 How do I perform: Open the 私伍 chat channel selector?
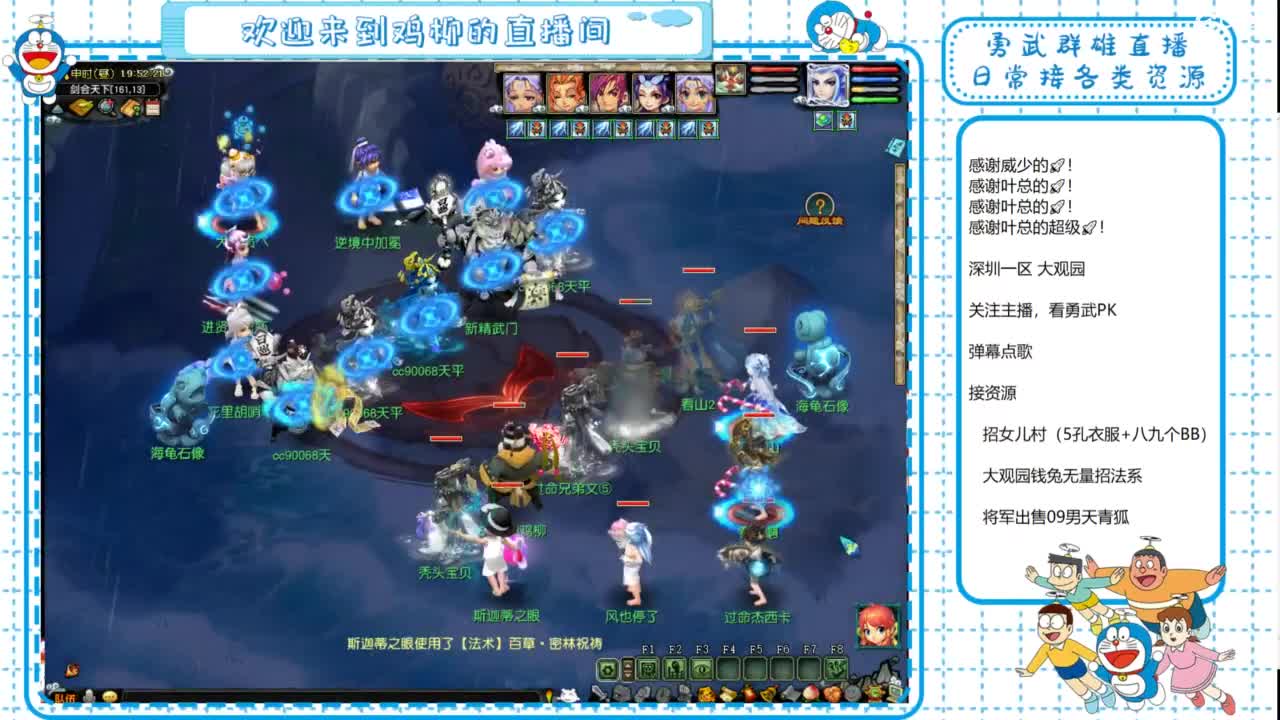pyautogui.click(x=68, y=695)
